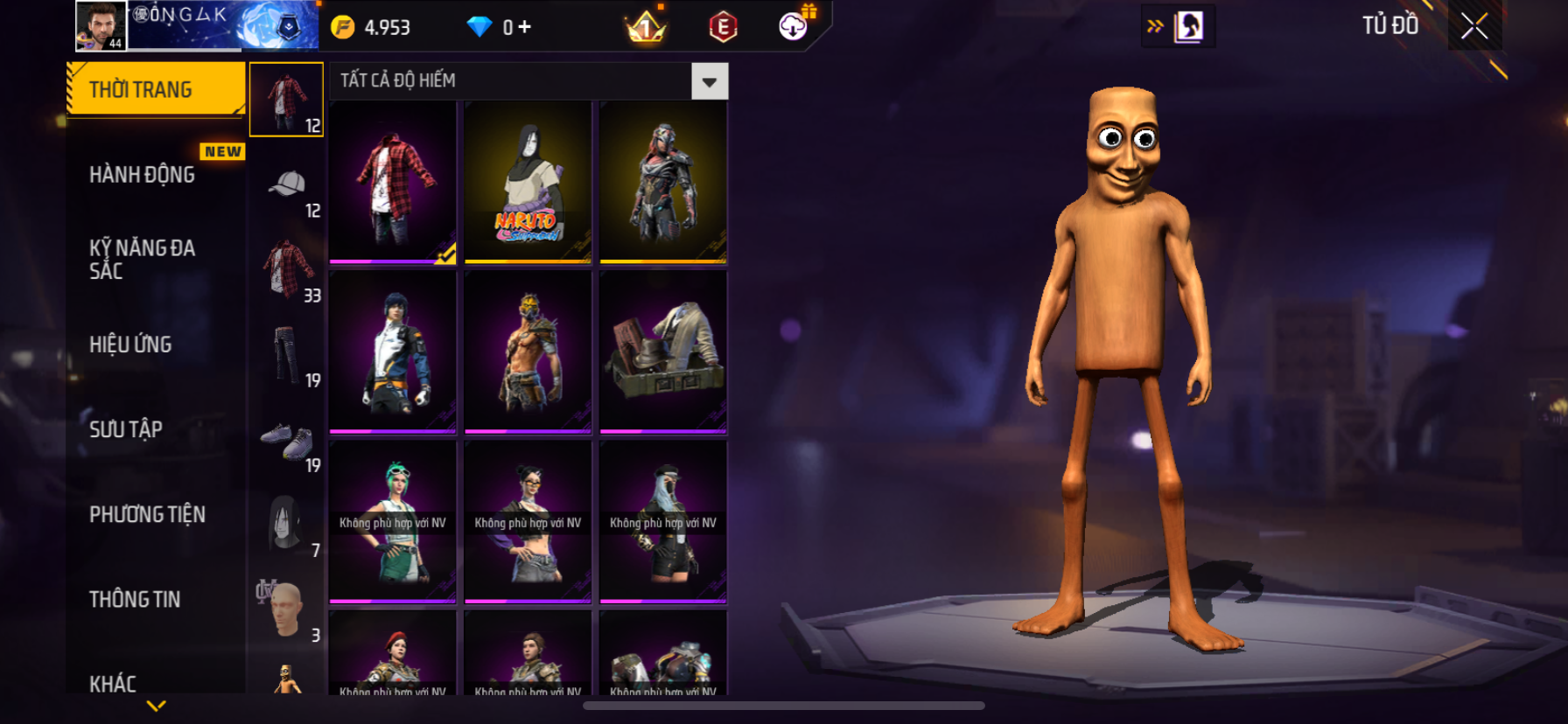Click the player profile avatar
The width and height of the screenshot is (1568, 724).
[101, 25]
